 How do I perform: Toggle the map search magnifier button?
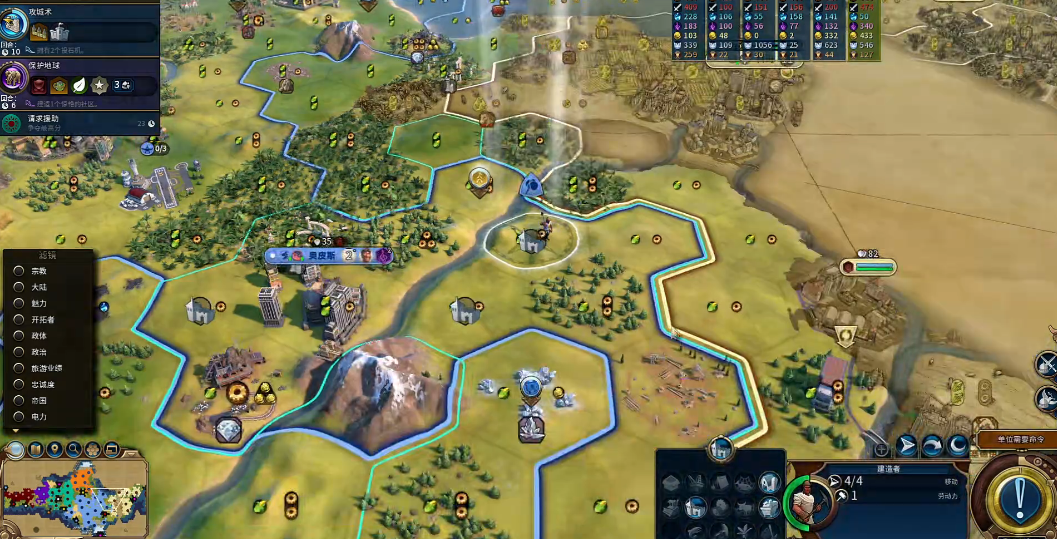point(73,449)
